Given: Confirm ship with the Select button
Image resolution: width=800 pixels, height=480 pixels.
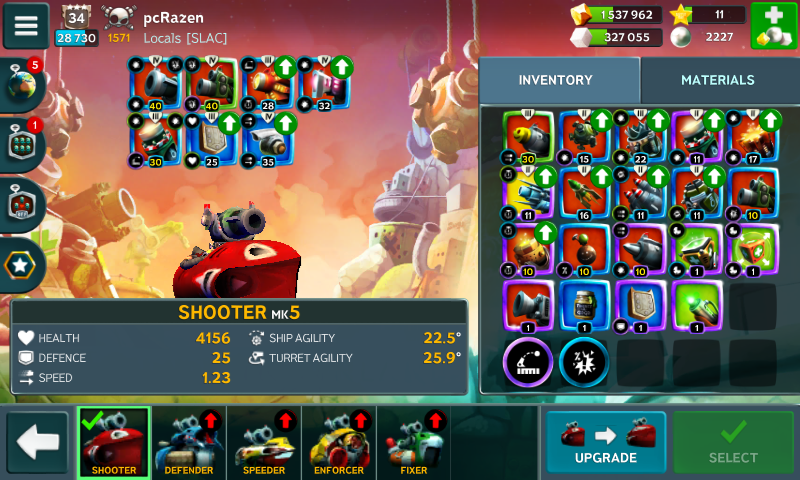Looking at the screenshot, I should click(x=733, y=442).
